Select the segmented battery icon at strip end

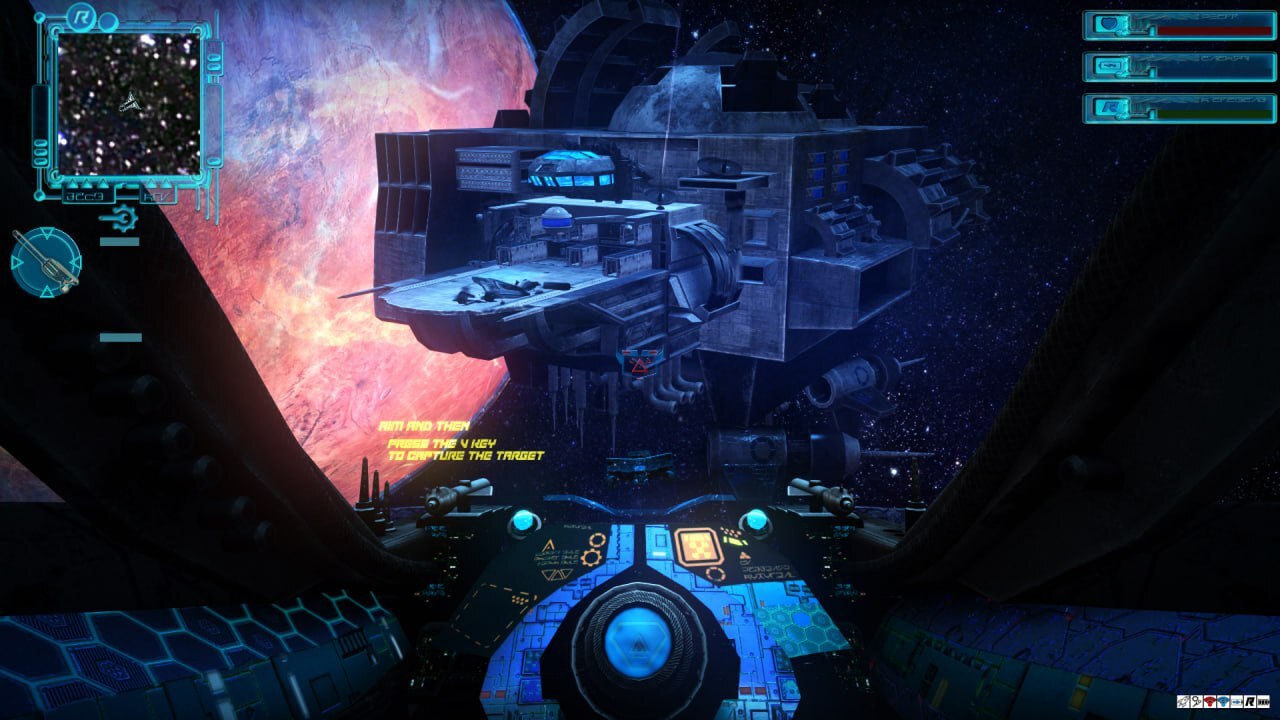click(x=1263, y=702)
